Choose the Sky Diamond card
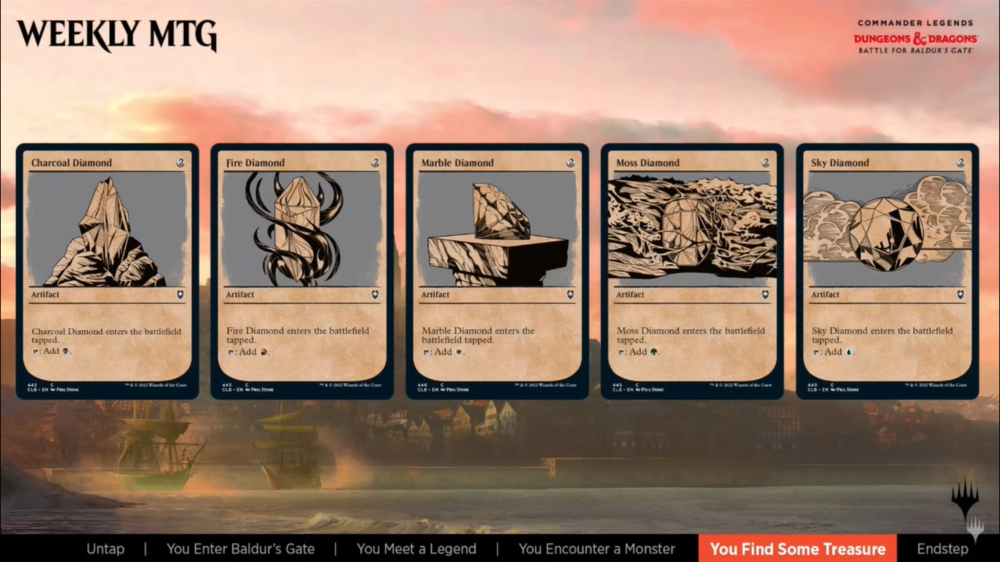The height and width of the screenshot is (562, 1000). point(887,271)
